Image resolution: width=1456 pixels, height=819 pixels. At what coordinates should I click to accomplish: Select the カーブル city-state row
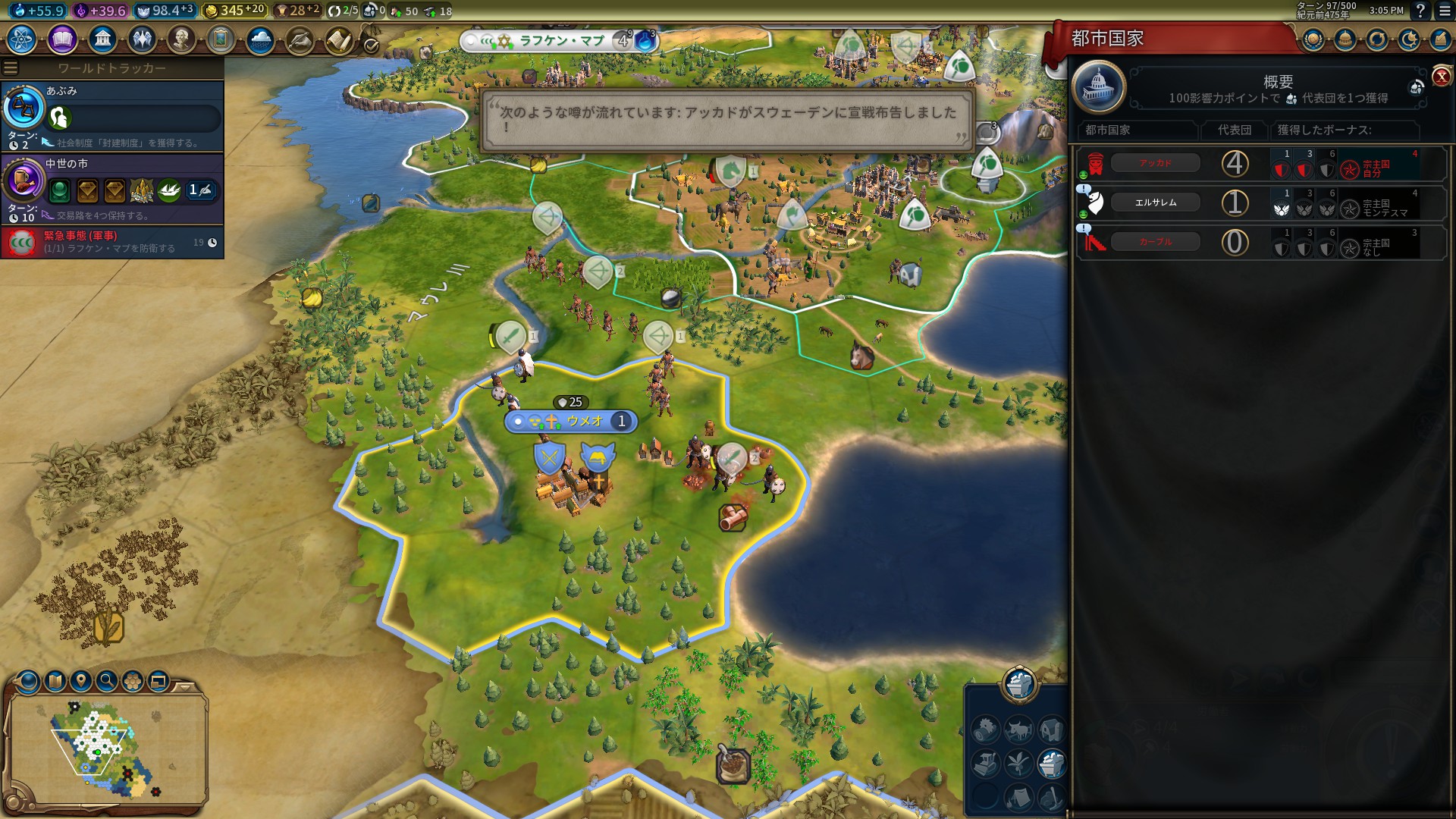point(1155,242)
